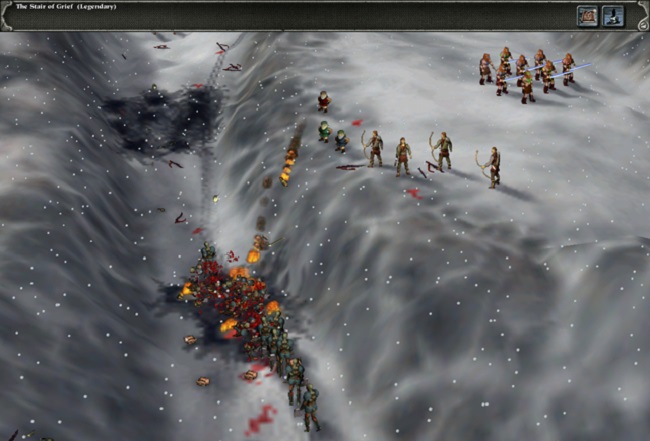The height and width of the screenshot is (441, 650).
Task: Click the dark figure icon button
Action: pyautogui.click(x=613, y=15)
